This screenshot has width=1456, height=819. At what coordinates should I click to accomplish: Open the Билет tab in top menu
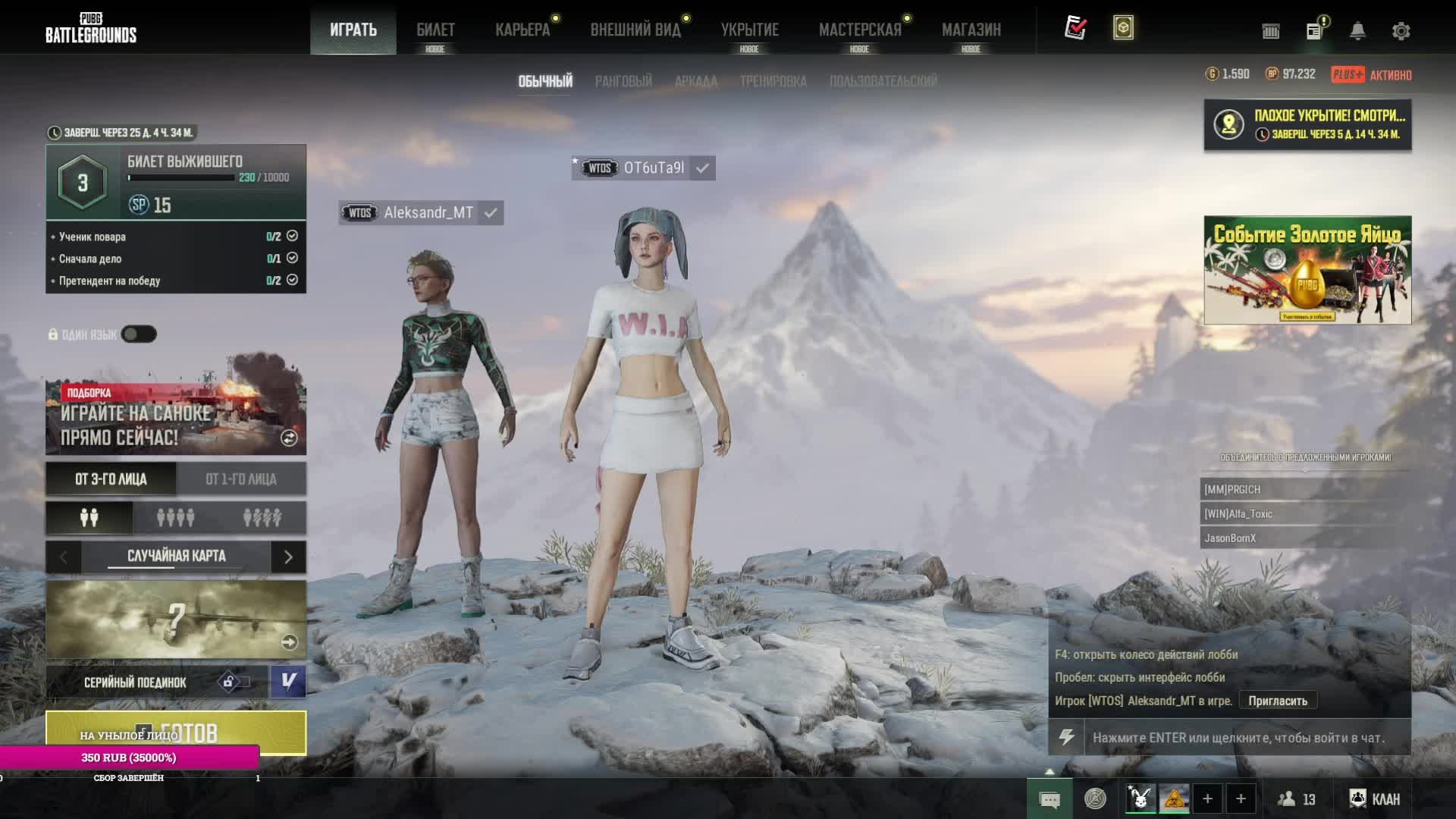pos(435,30)
